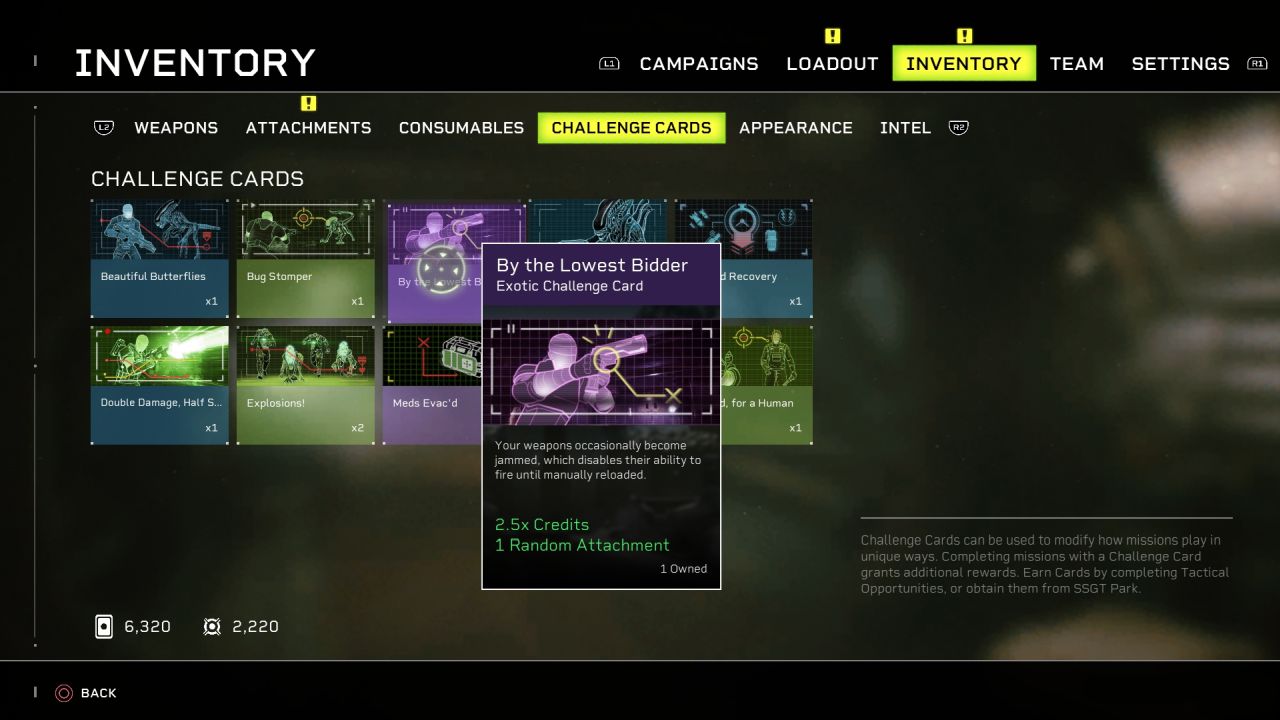The image size is (1280, 720).
Task: Go to the TEAM section
Action: (1077, 63)
